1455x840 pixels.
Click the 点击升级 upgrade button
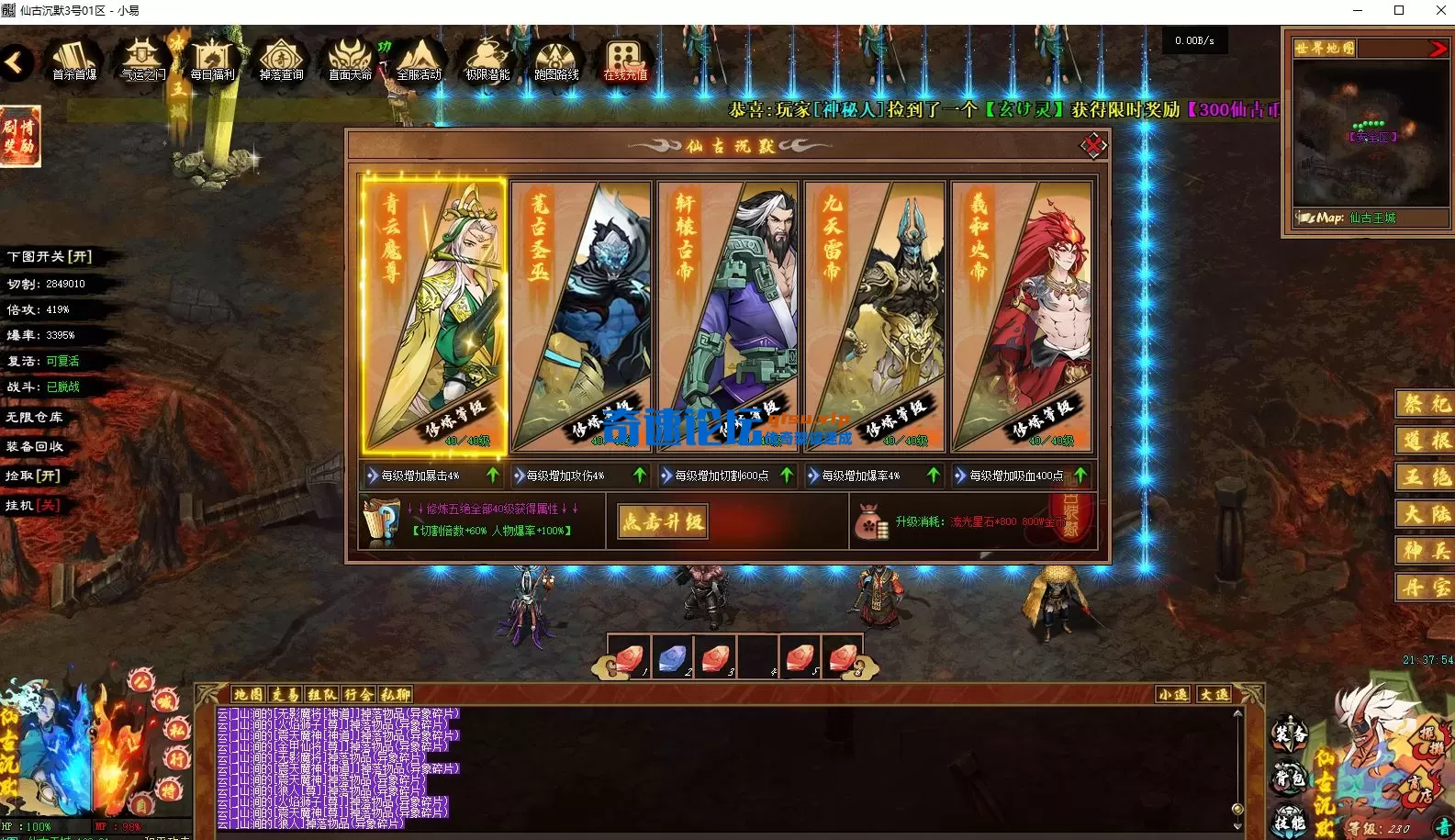tap(663, 521)
